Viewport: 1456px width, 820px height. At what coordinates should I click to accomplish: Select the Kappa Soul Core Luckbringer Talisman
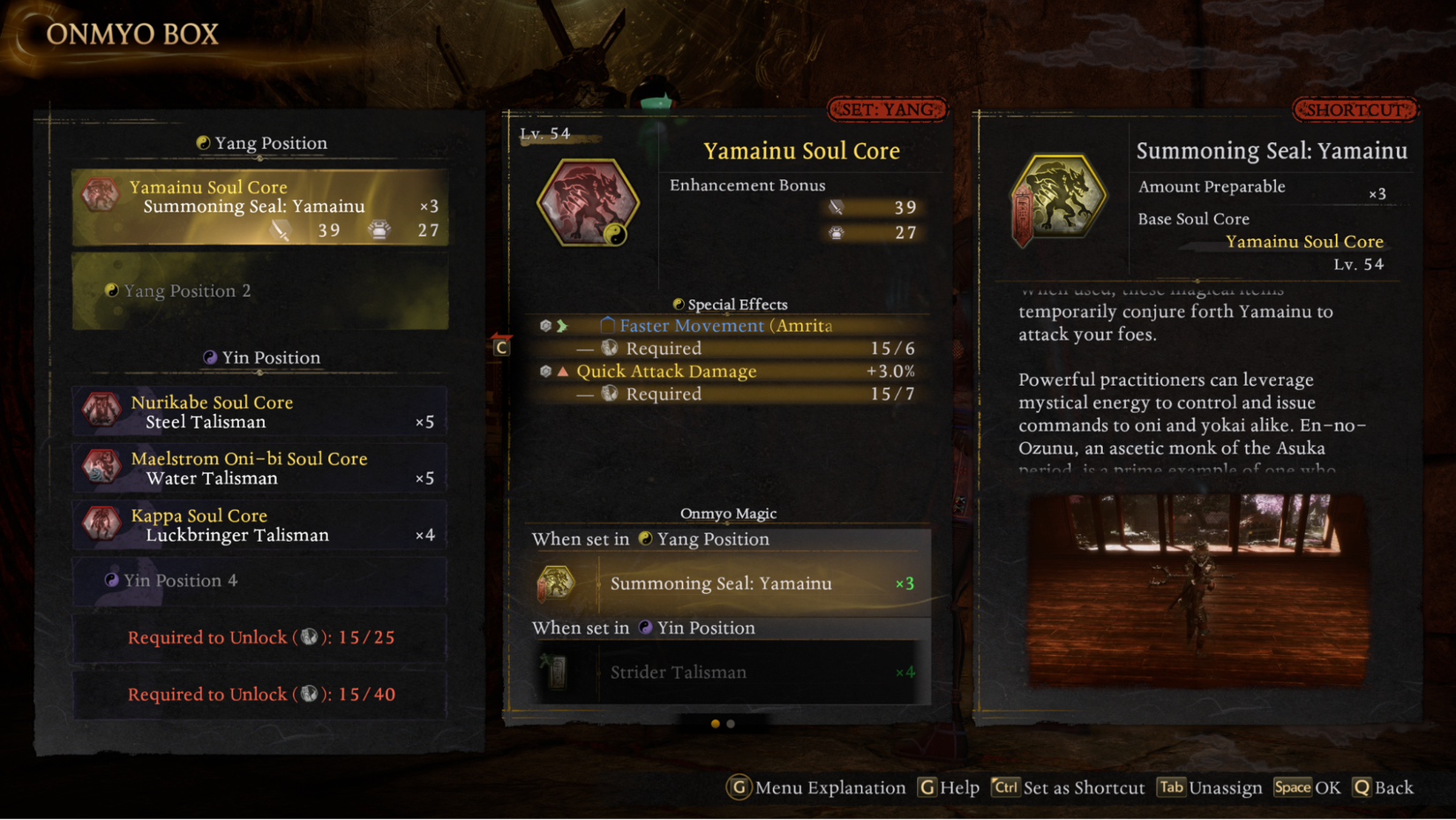click(x=259, y=524)
